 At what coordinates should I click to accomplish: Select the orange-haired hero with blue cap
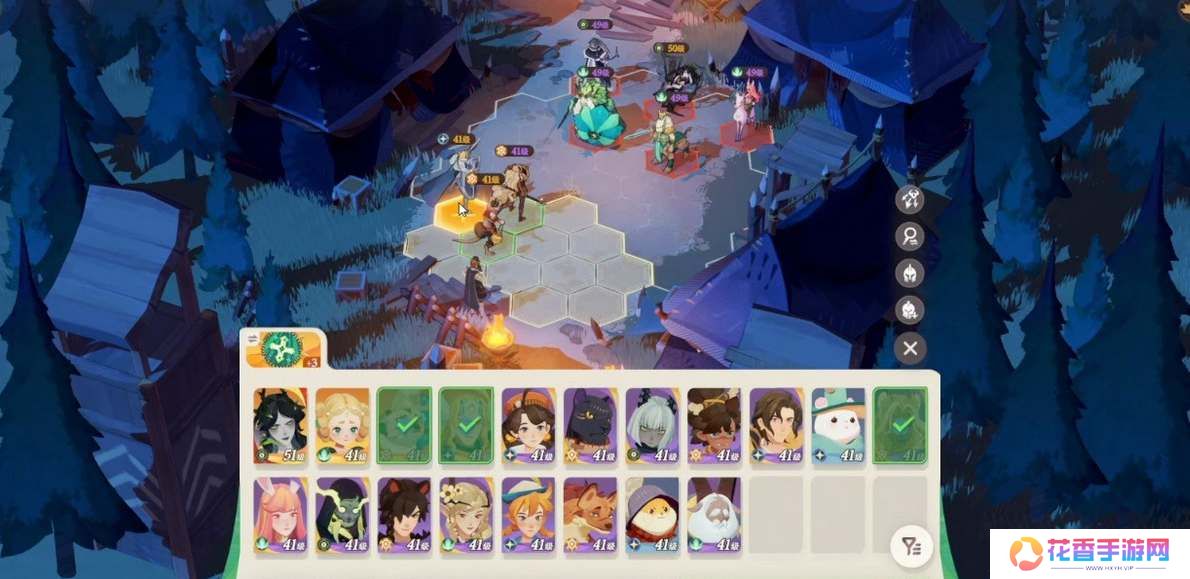pyautogui.click(x=528, y=515)
